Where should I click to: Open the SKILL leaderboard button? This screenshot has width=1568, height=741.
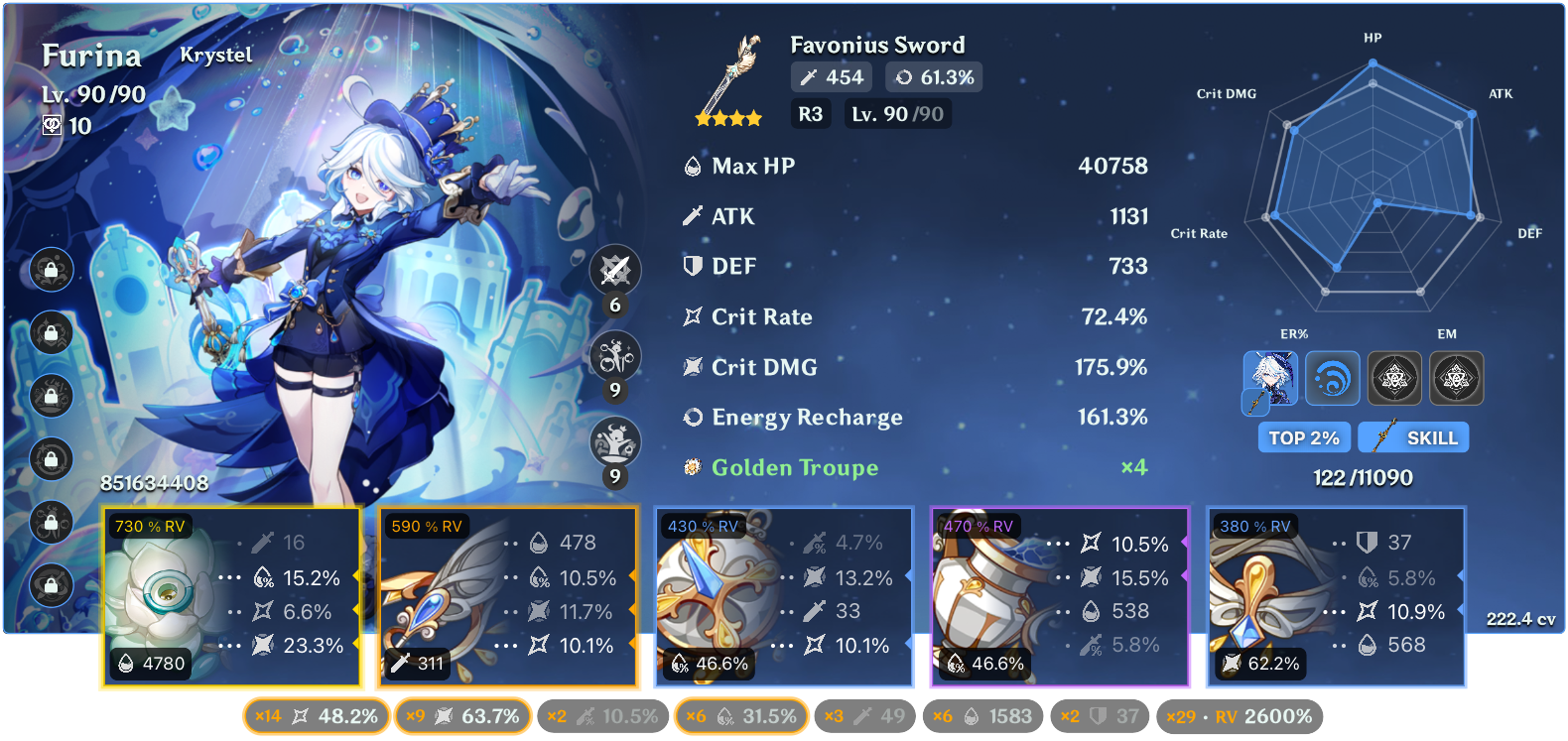click(1413, 436)
